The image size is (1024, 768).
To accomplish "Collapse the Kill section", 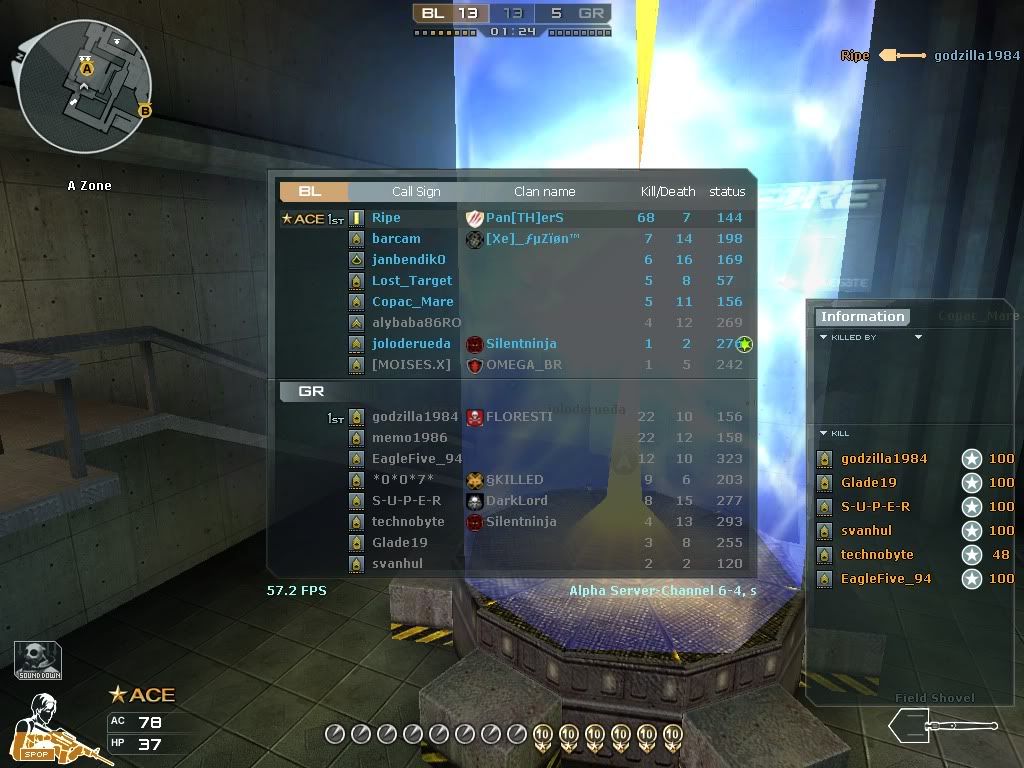I will pyautogui.click(x=835, y=434).
